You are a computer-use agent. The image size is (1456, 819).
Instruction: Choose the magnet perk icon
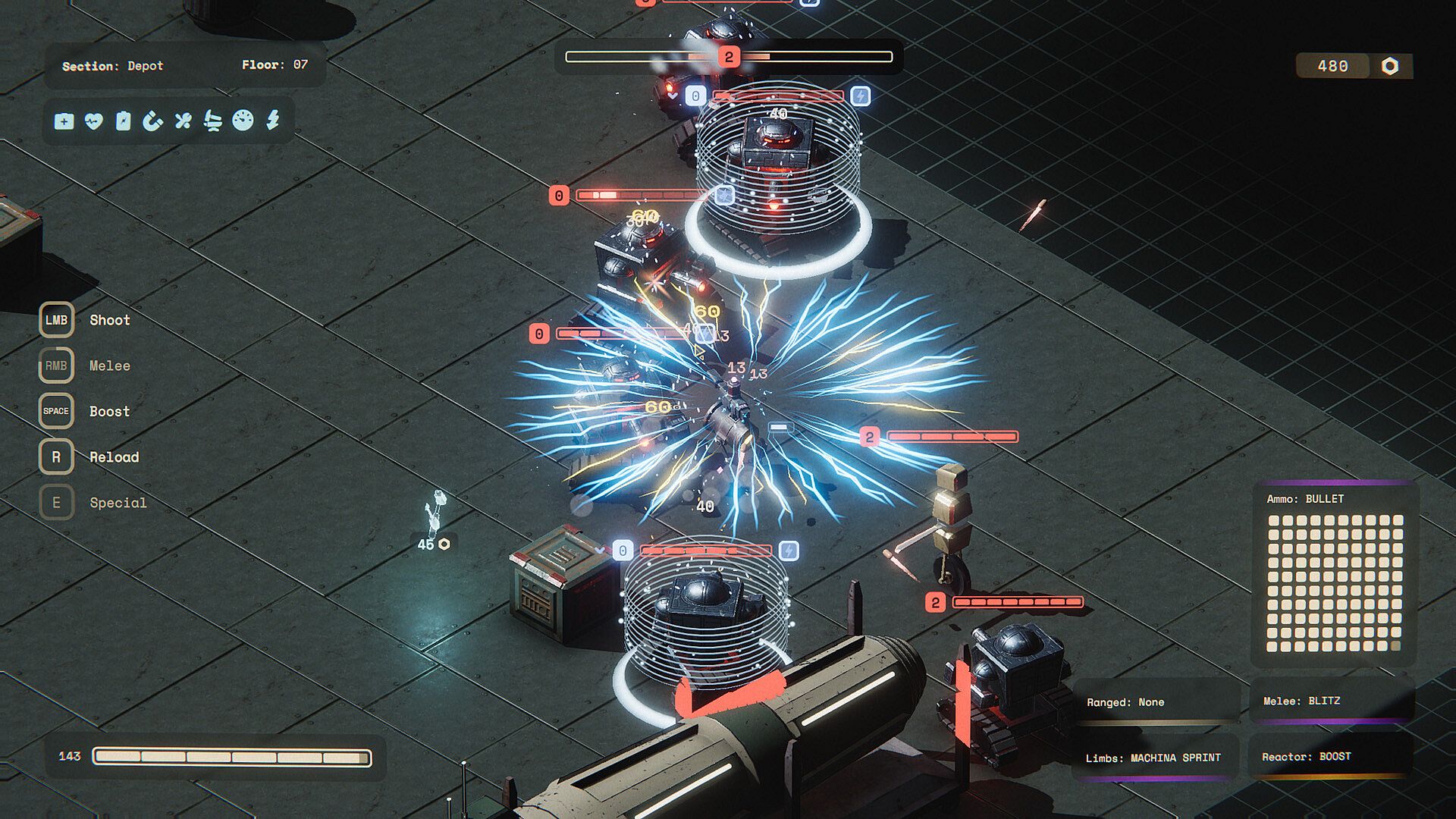click(153, 121)
